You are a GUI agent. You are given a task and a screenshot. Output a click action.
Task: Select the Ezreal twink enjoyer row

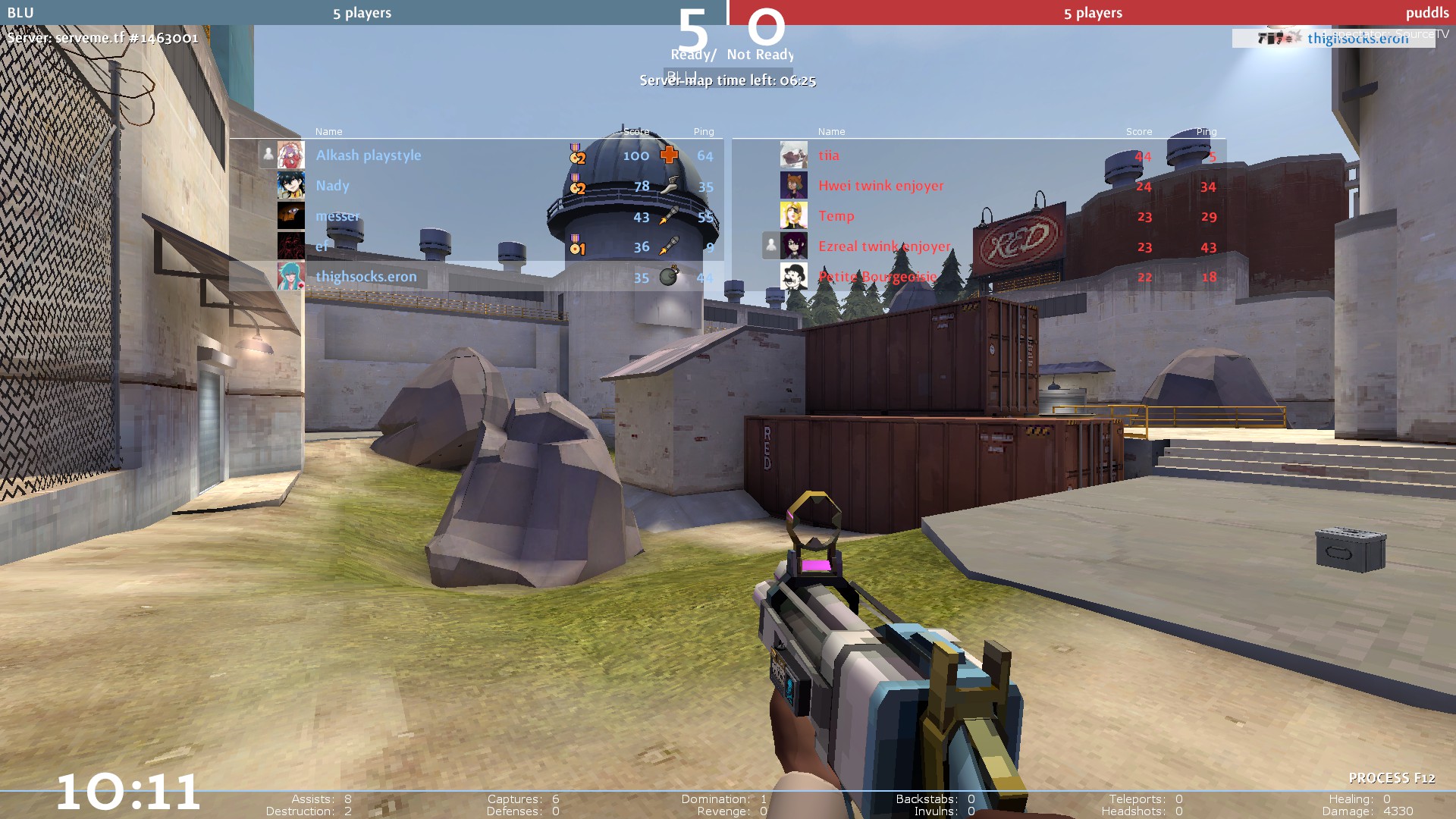pos(884,246)
